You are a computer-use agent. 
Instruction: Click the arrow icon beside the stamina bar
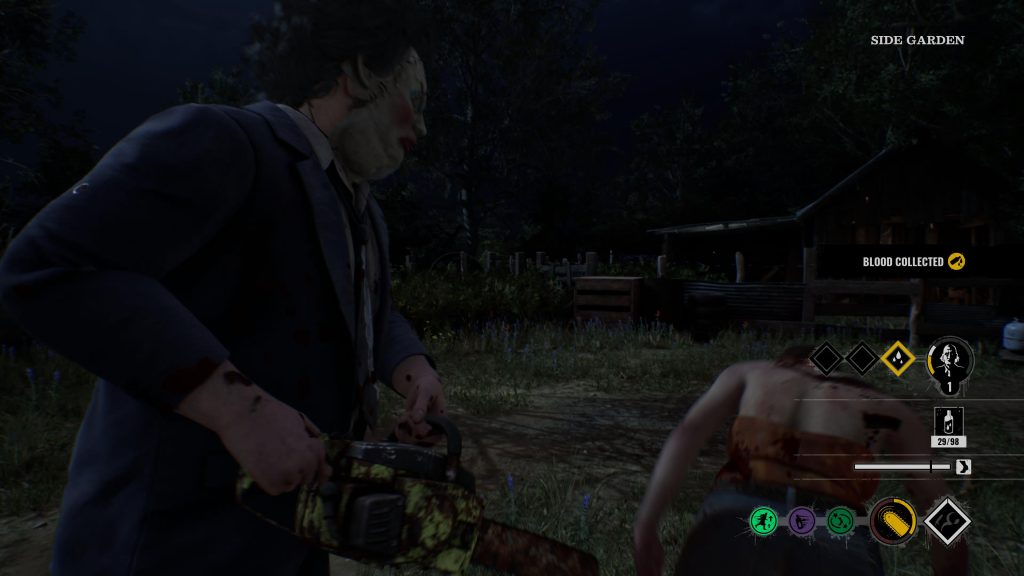[x=964, y=466]
